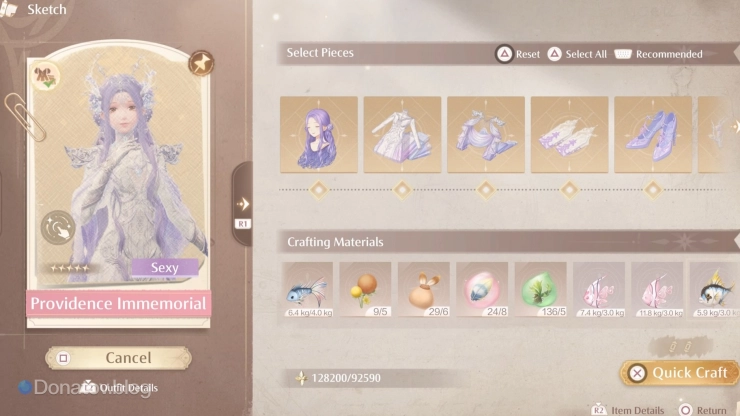Start Quick Craft

point(678,373)
